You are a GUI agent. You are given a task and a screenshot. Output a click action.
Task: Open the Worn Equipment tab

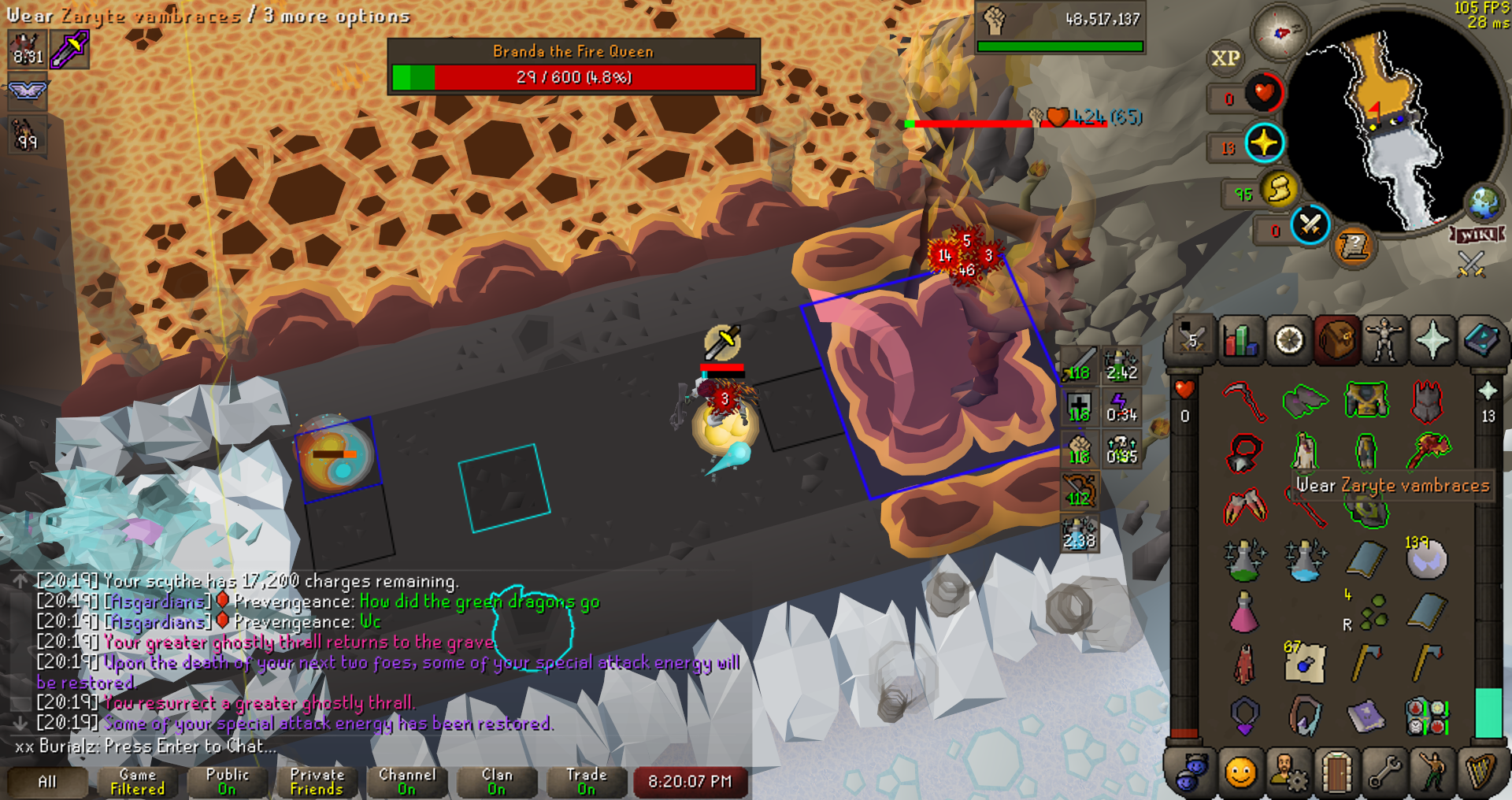(x=1384, y=340)
